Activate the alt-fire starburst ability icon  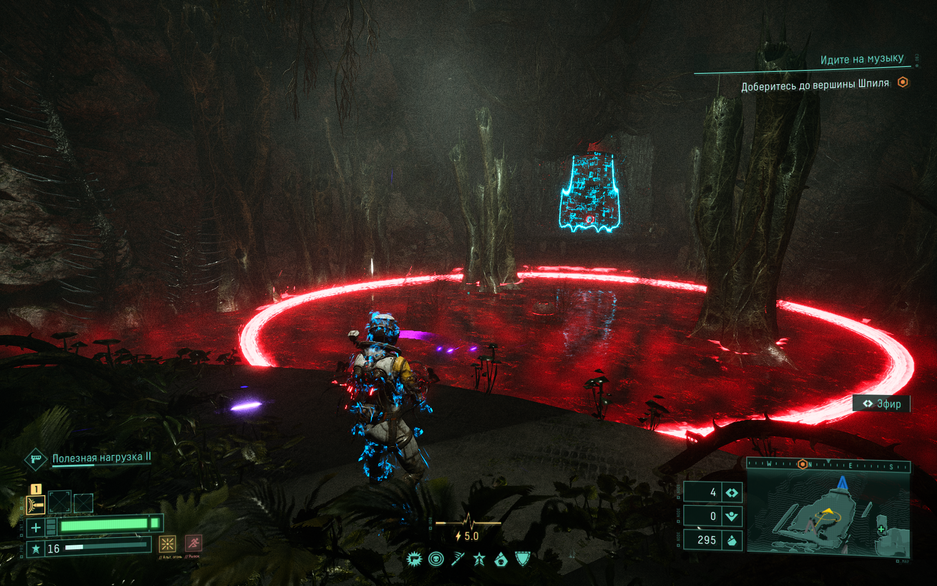[x=168, y=545]
